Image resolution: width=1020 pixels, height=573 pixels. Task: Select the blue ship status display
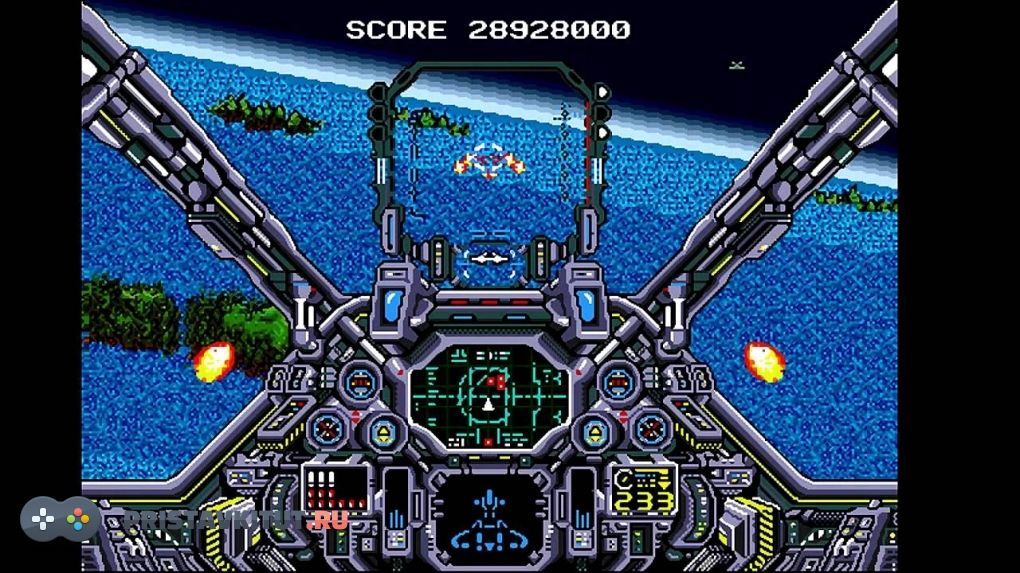point(489,518)
